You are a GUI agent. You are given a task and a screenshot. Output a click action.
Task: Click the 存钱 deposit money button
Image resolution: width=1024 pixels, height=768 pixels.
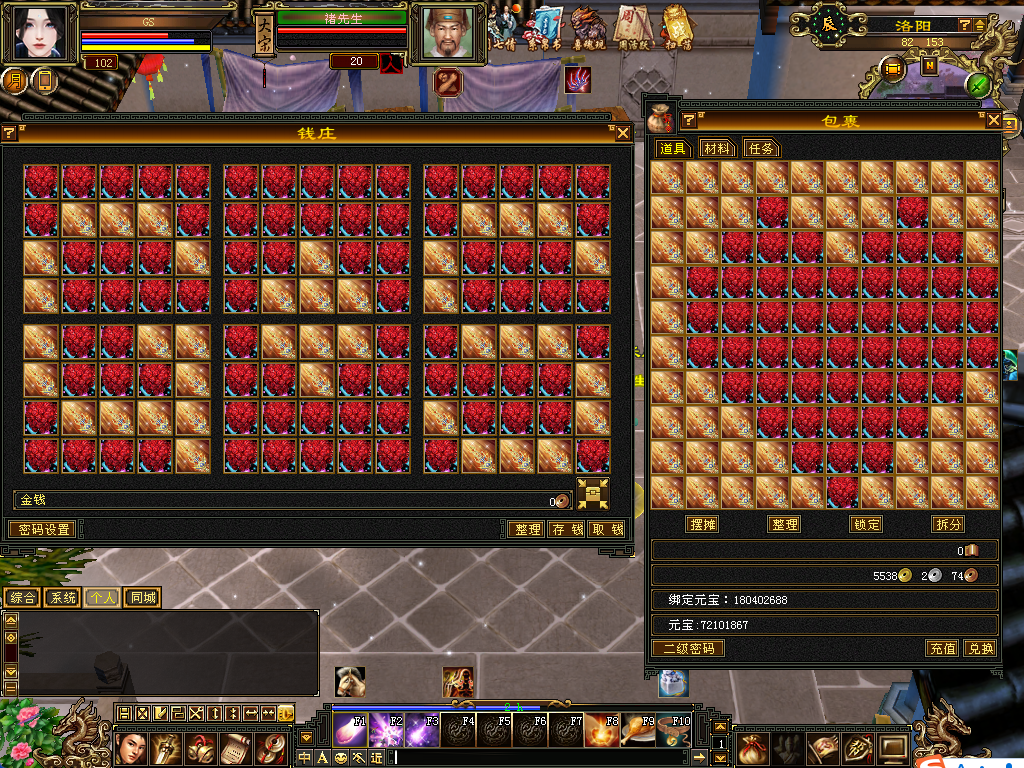pos(567,529)
